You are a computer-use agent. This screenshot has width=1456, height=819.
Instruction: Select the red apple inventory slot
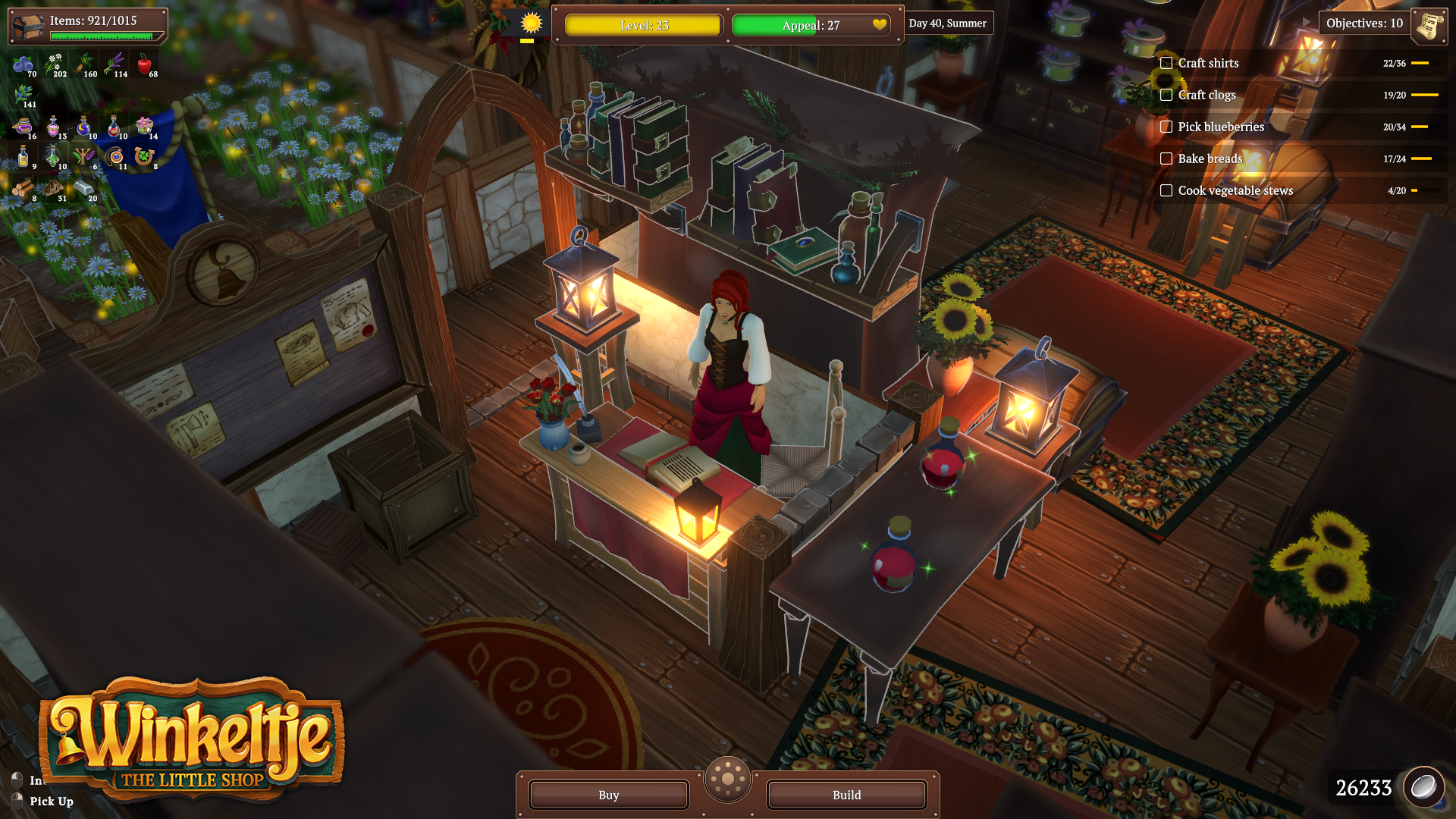pos(145,65)
